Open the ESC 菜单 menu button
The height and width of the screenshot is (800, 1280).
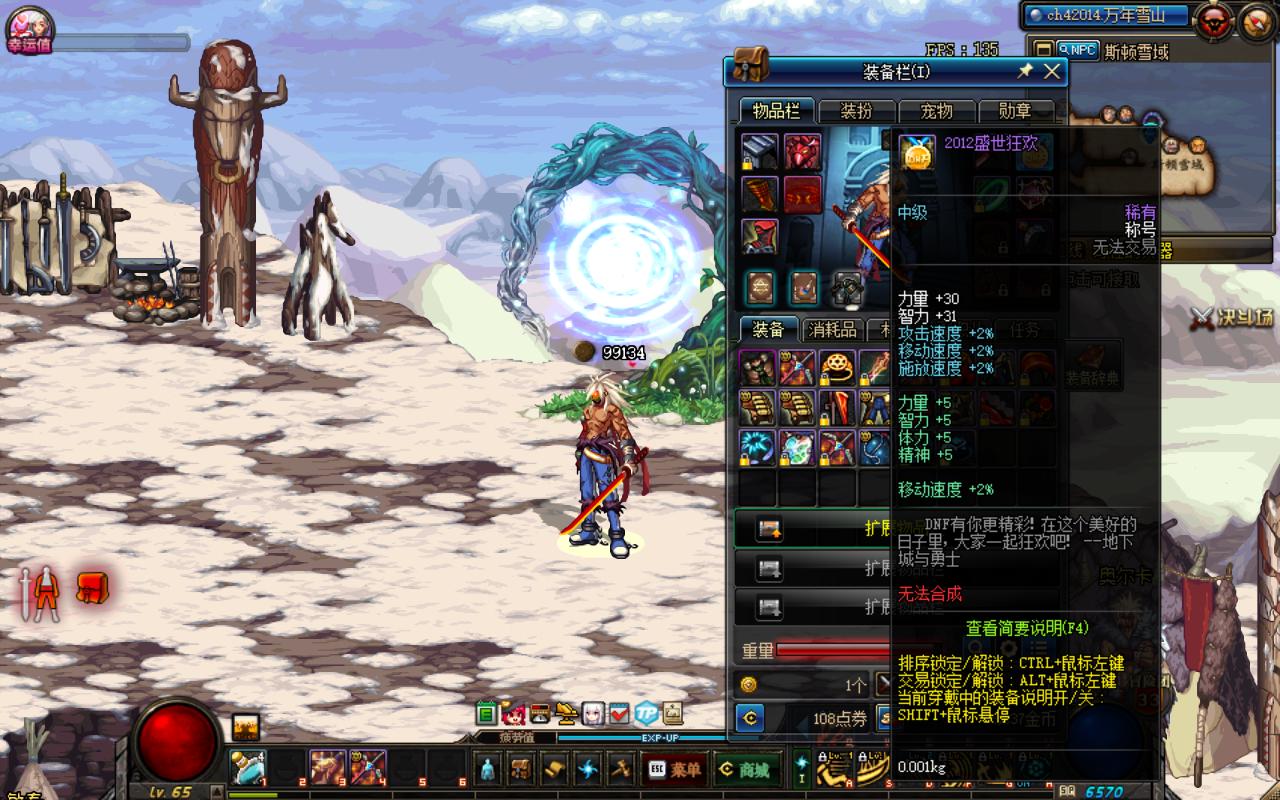click(x=675, y=769)
